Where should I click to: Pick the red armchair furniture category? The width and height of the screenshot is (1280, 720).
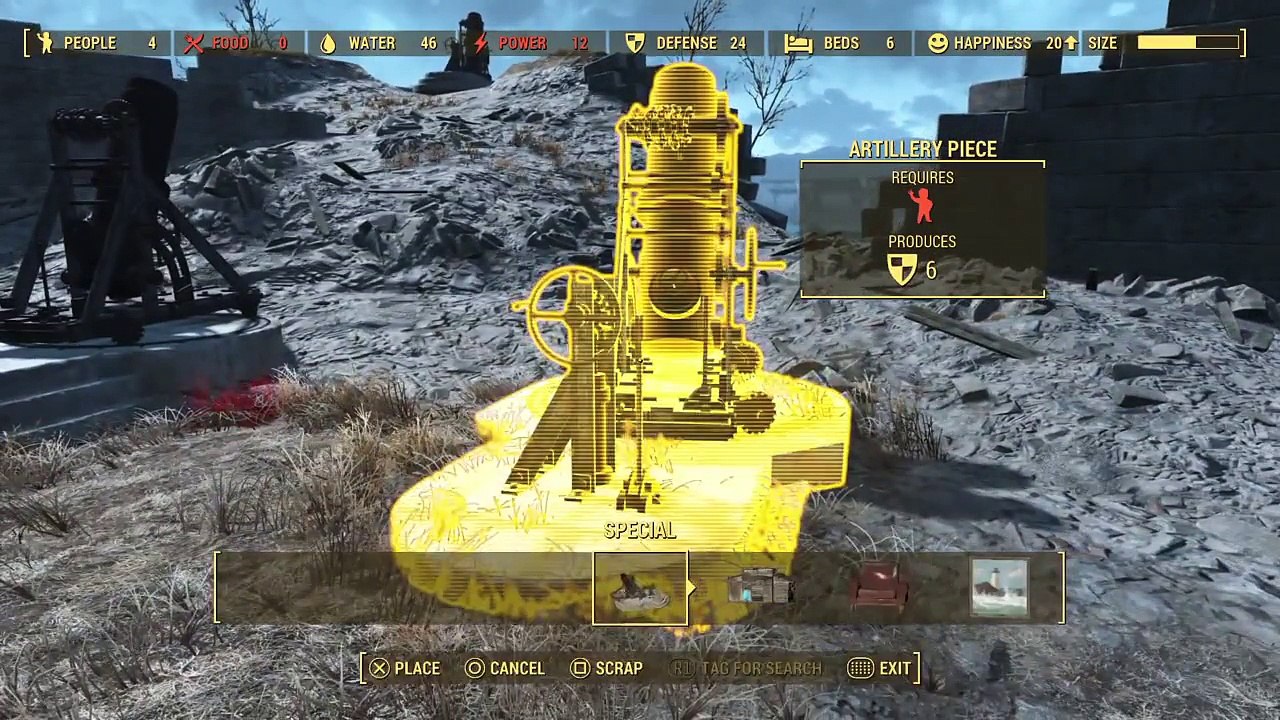(x=880, y=588)
